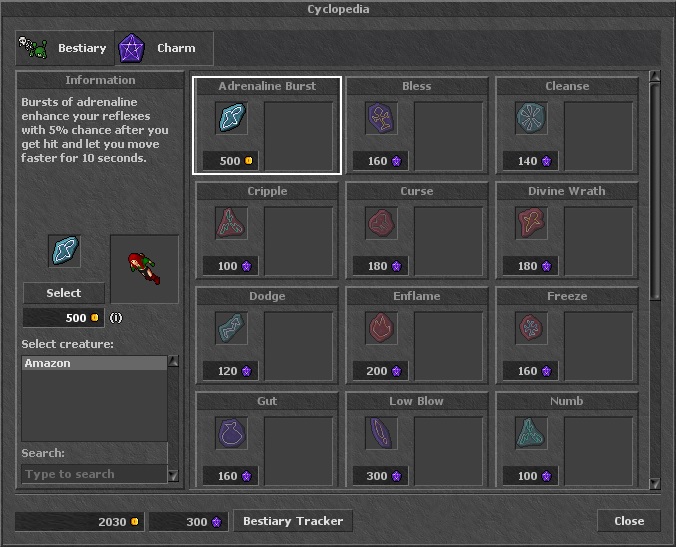
Task: Choose Amazon in the creature list
Action: pos(94,364)
